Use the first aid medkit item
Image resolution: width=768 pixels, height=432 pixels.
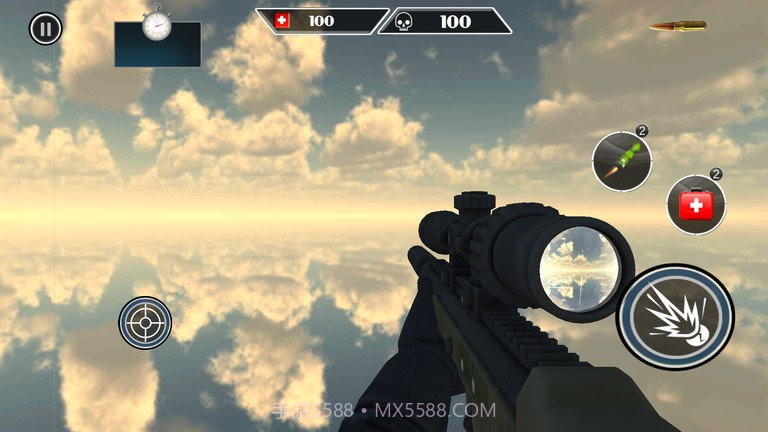(x=695, y=205)
